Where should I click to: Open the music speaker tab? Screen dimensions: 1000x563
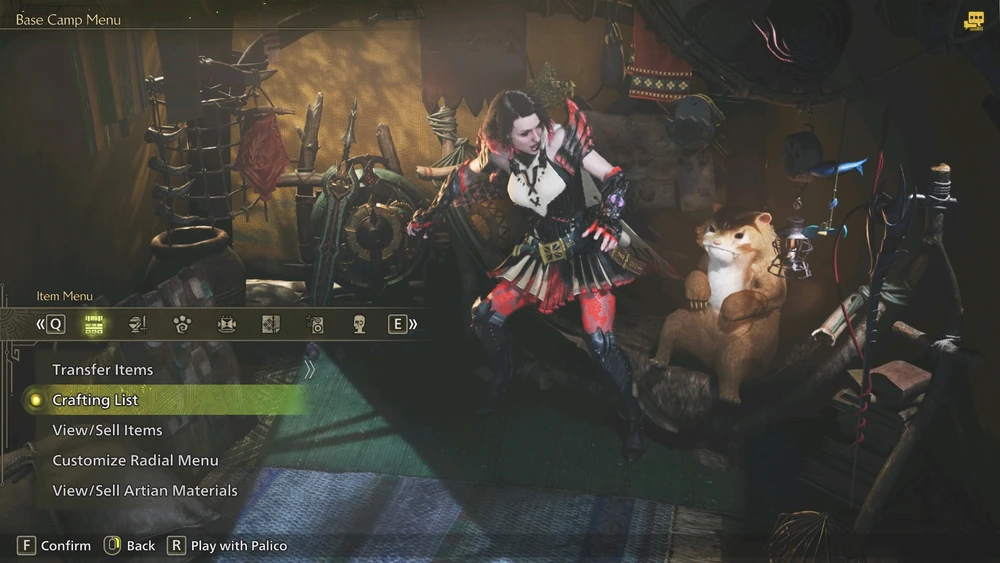pyautogui.click(x=315, y=324)
